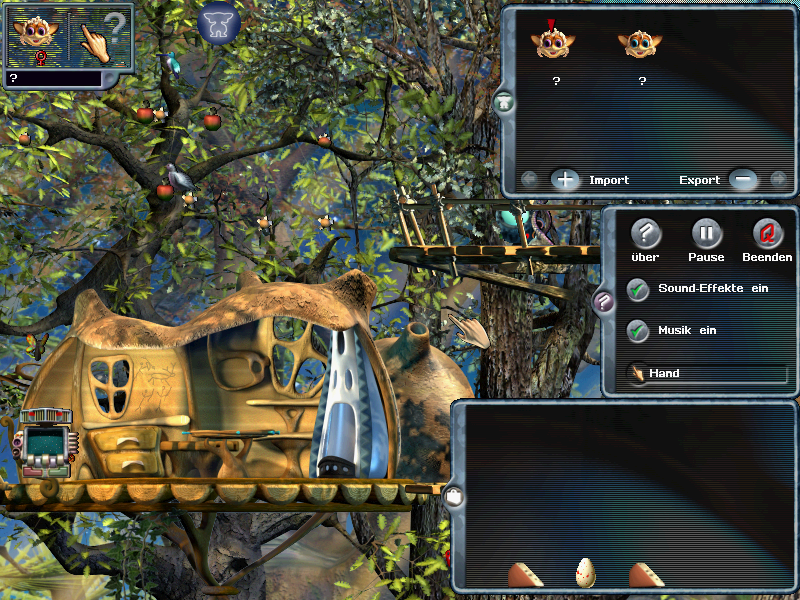This screenshot has height=600, width=800.
Task: Click the right arrow beside Export
Action: (x=778, y=180)
